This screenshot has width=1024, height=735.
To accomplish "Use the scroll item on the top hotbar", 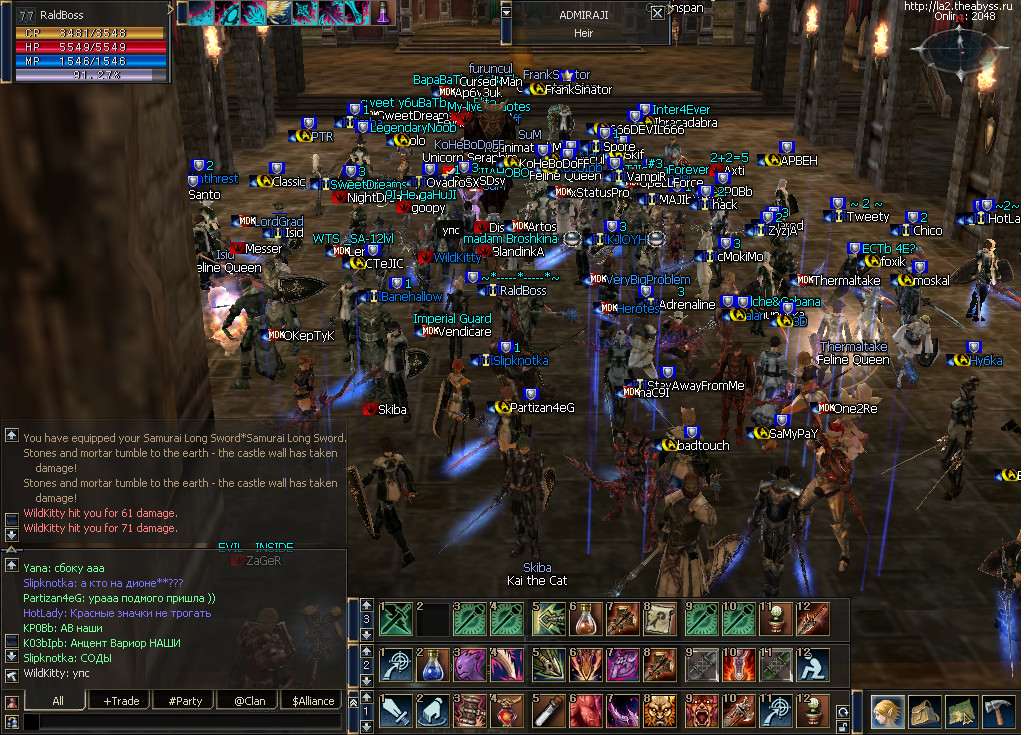I will 661,620.
